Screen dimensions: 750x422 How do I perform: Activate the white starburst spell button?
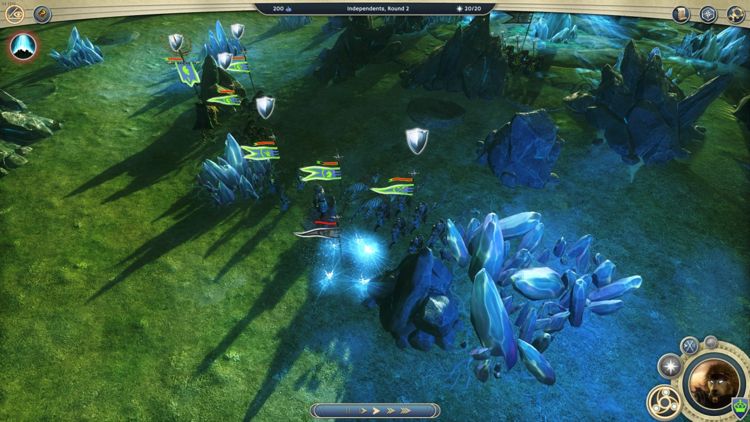point(668,366)
